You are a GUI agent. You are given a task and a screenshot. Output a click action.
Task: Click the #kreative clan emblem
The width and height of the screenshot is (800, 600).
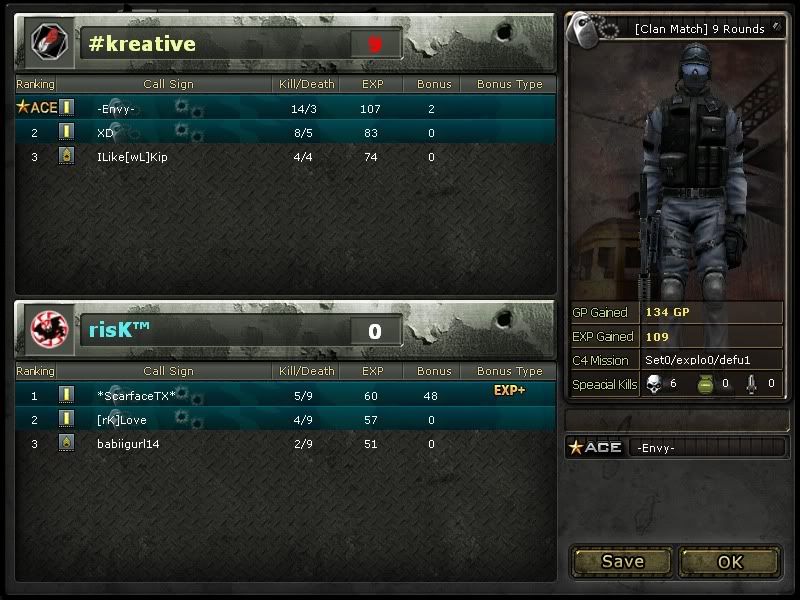tap(47, 43)
